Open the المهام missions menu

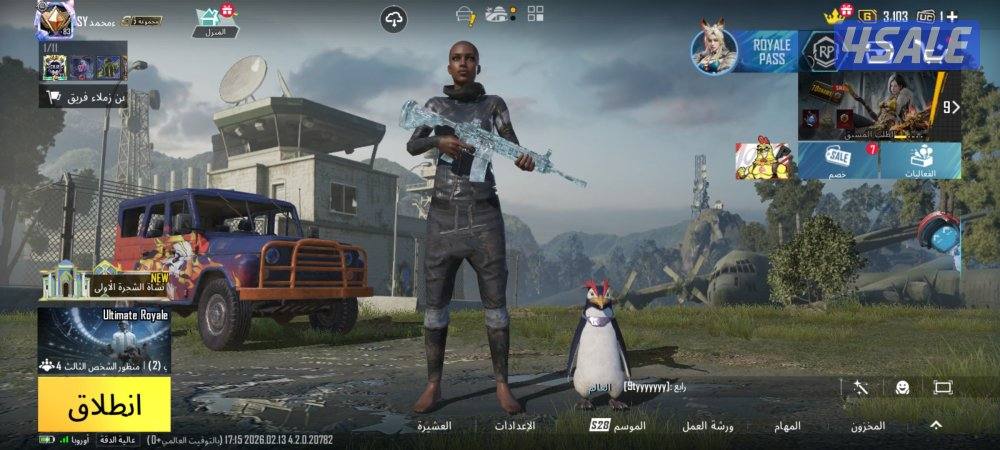click(787, 426)
